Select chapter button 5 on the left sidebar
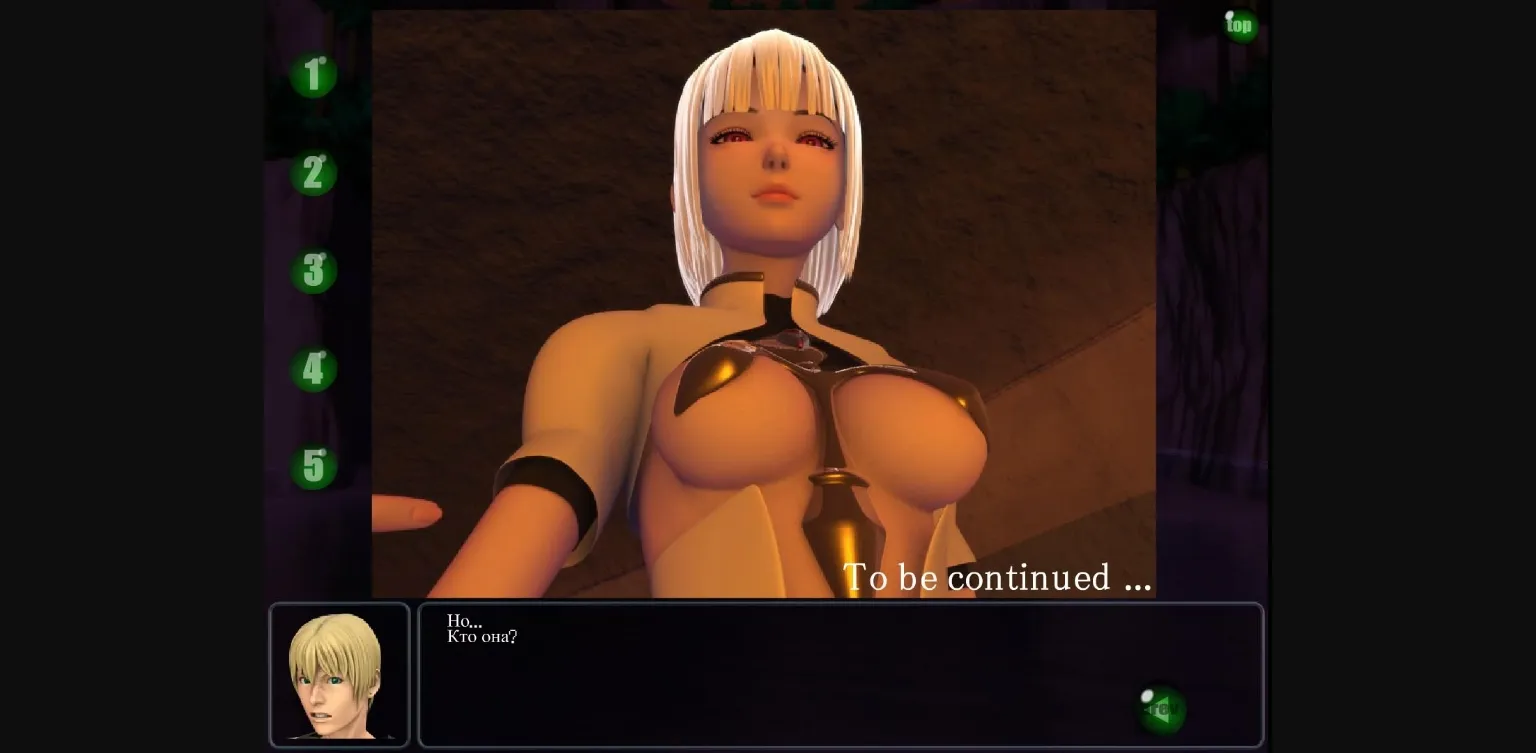The width and height of the screenshot is (1536, 753). (313, 466)
